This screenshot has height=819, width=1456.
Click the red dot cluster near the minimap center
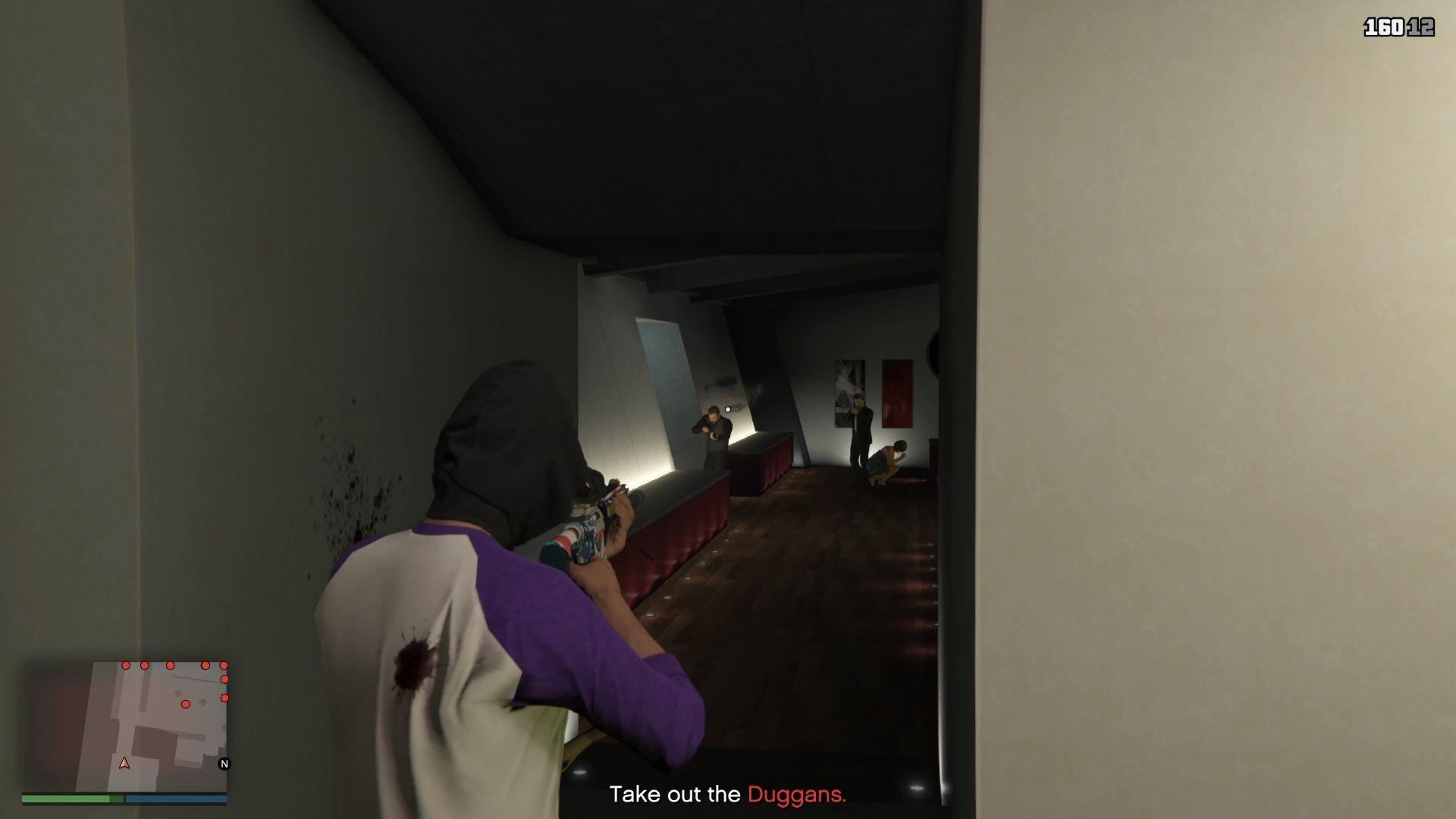(186, 704)
